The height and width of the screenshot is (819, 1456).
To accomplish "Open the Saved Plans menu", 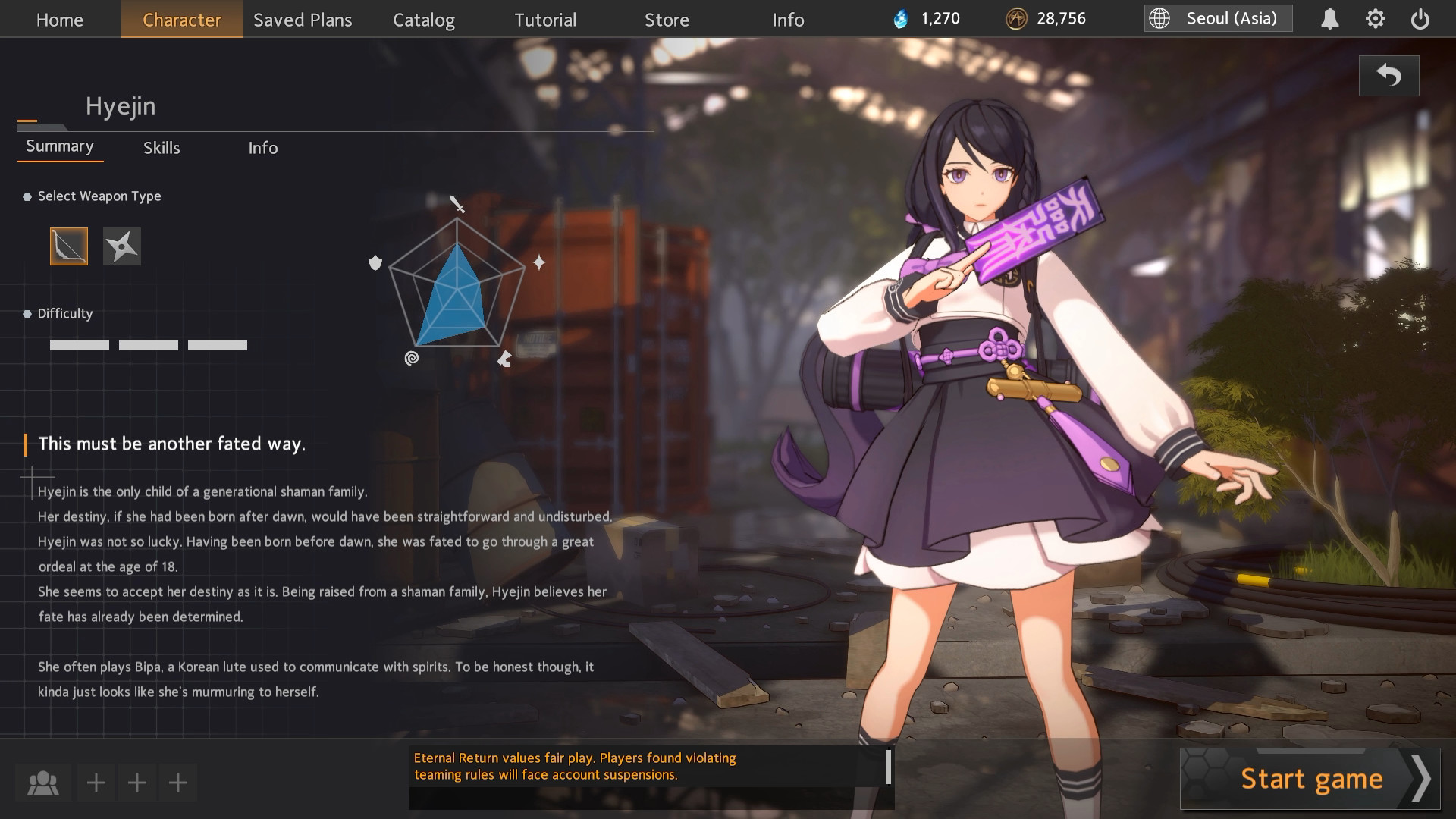I will point(303,20).
